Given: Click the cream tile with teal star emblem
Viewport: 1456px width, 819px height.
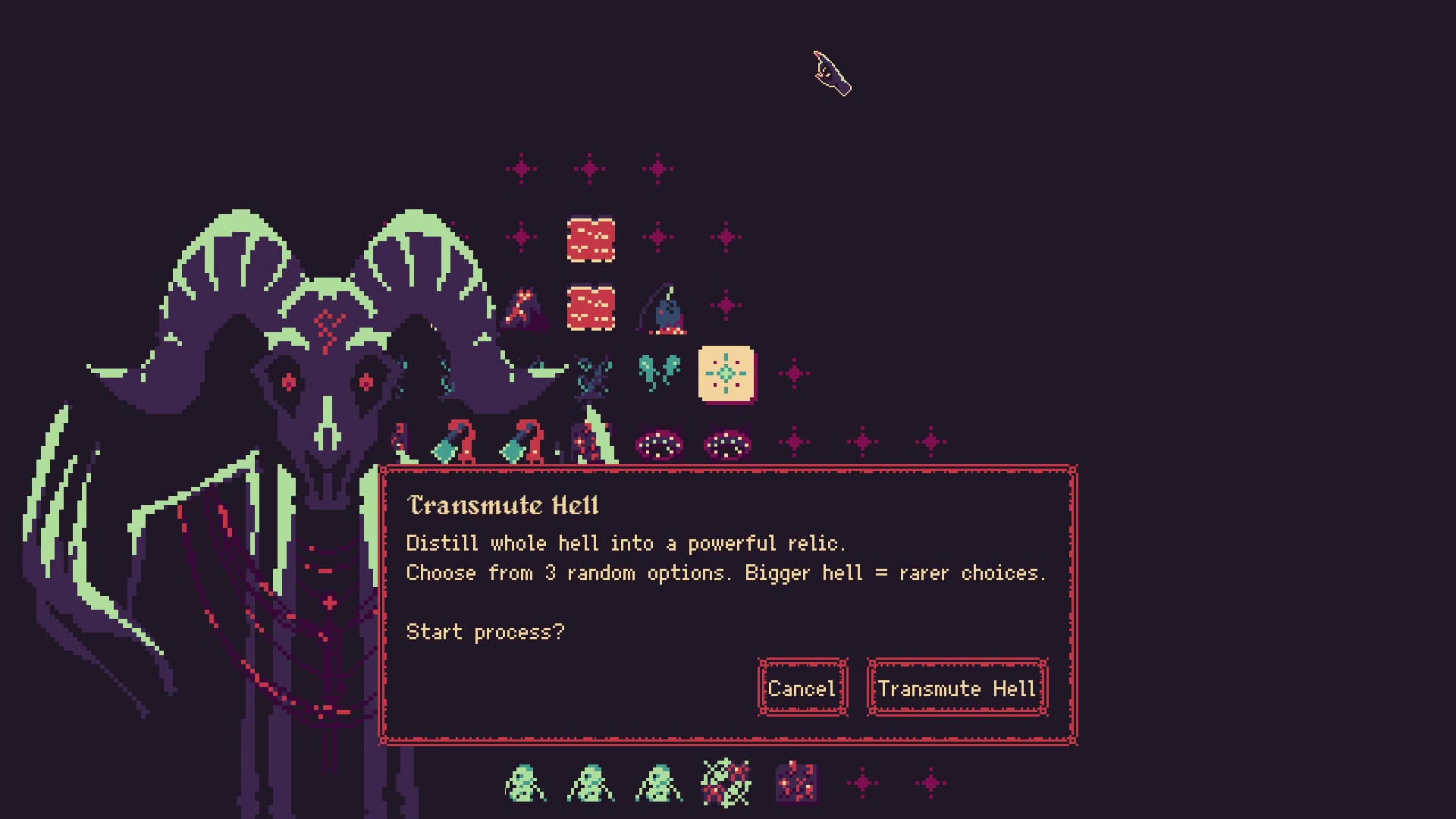Looking at the screenshot, I should (x=726, y=375).
